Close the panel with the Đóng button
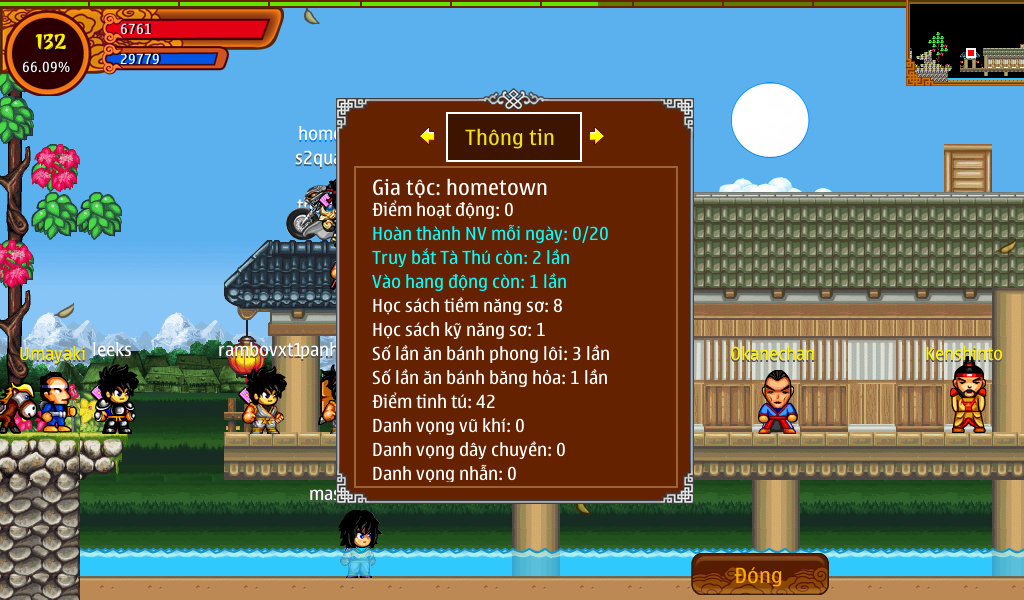 pyautogui.click(x=759, y=575)
